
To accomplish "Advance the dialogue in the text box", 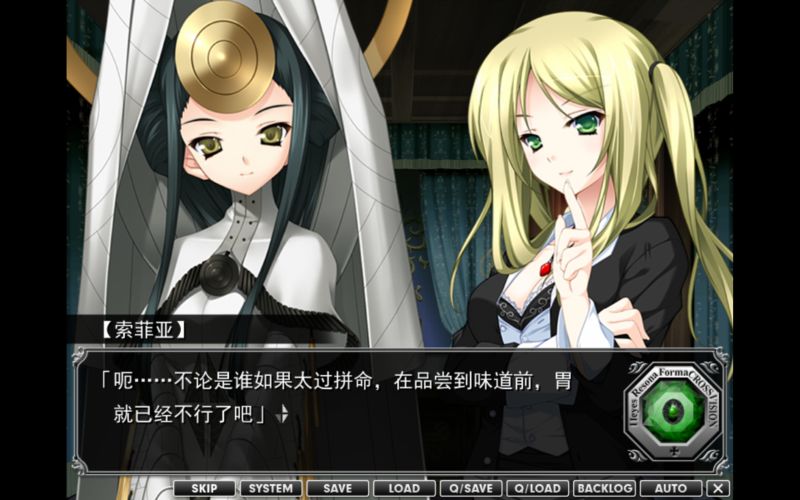I will click(350, 400).
